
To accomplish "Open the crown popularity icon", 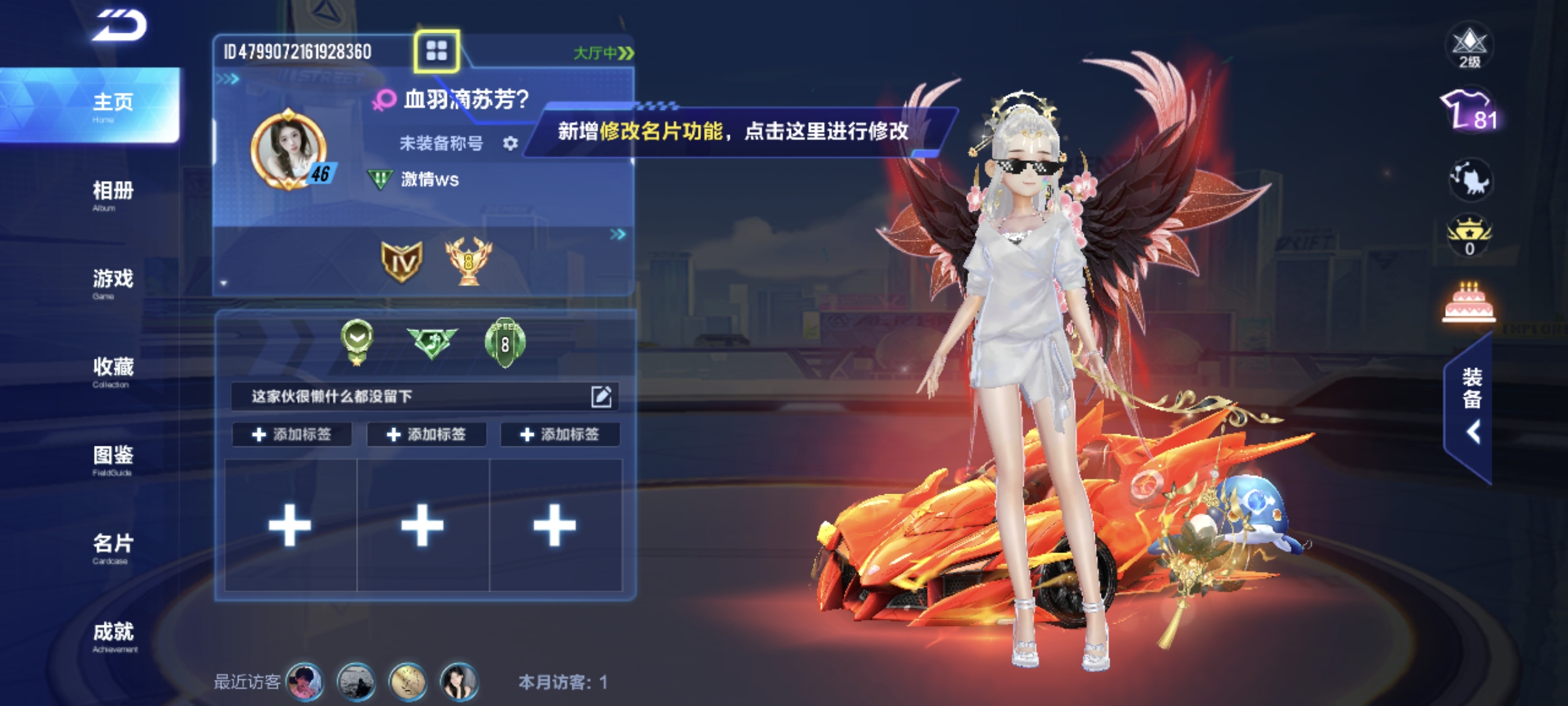I will (x=1469, y=235).
